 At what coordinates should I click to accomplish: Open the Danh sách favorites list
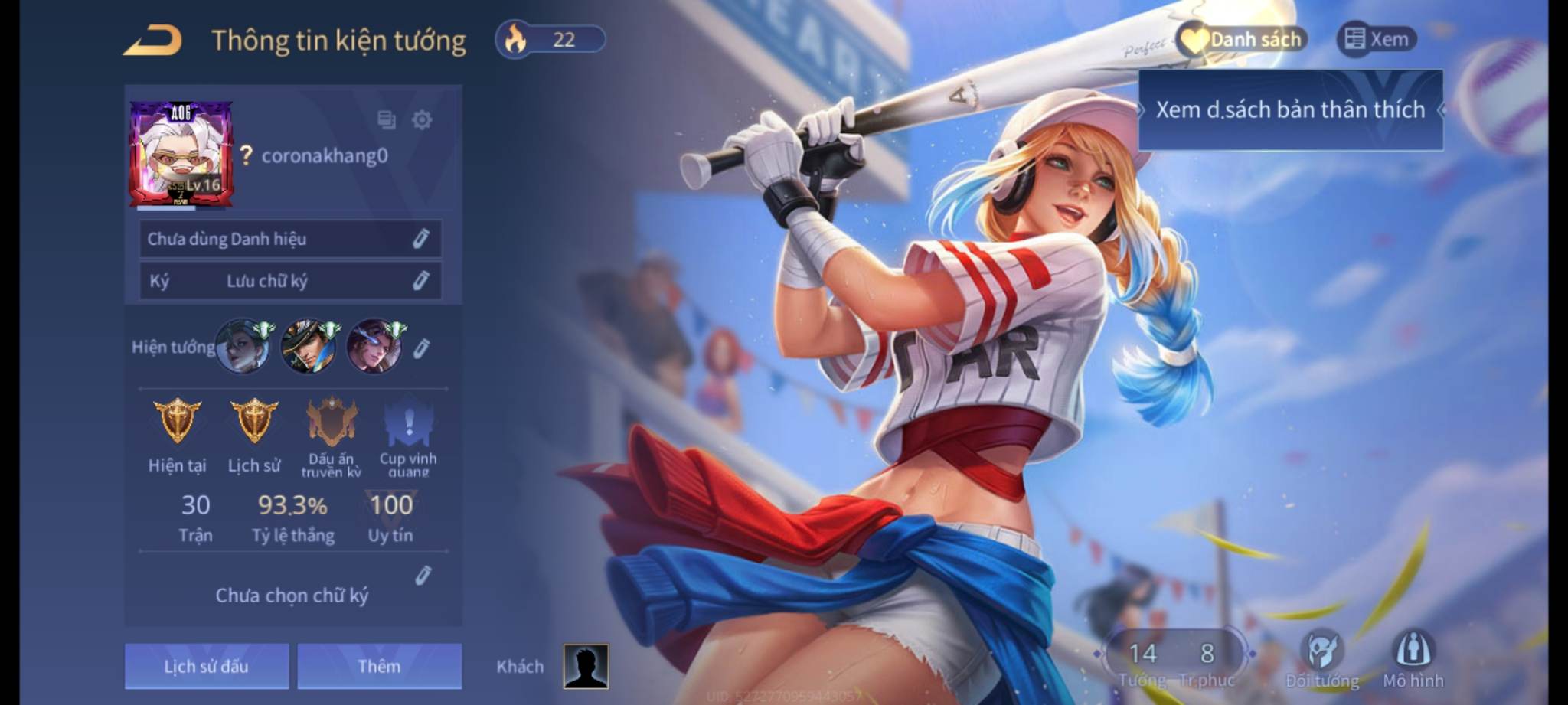(1241, 40)
